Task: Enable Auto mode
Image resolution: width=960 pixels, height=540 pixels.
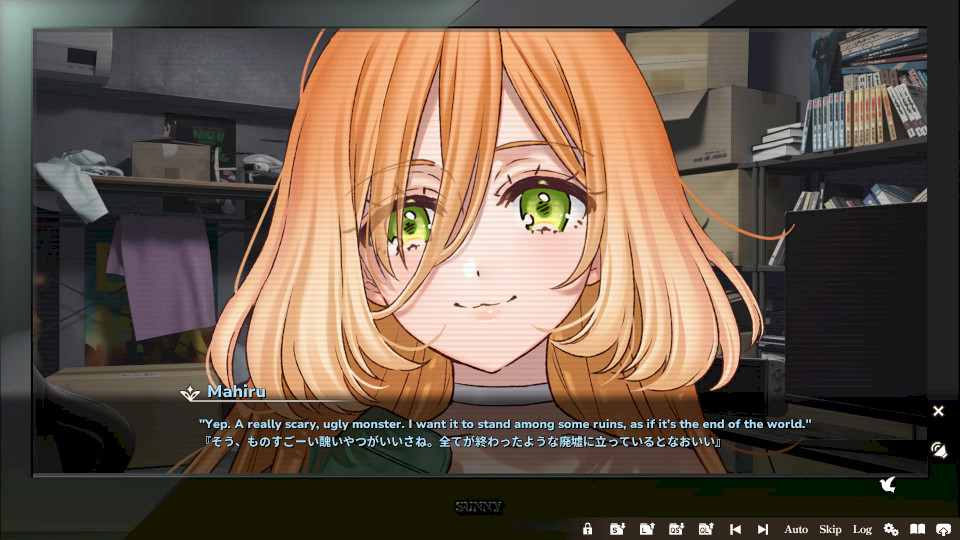Action: coord(796,529)
